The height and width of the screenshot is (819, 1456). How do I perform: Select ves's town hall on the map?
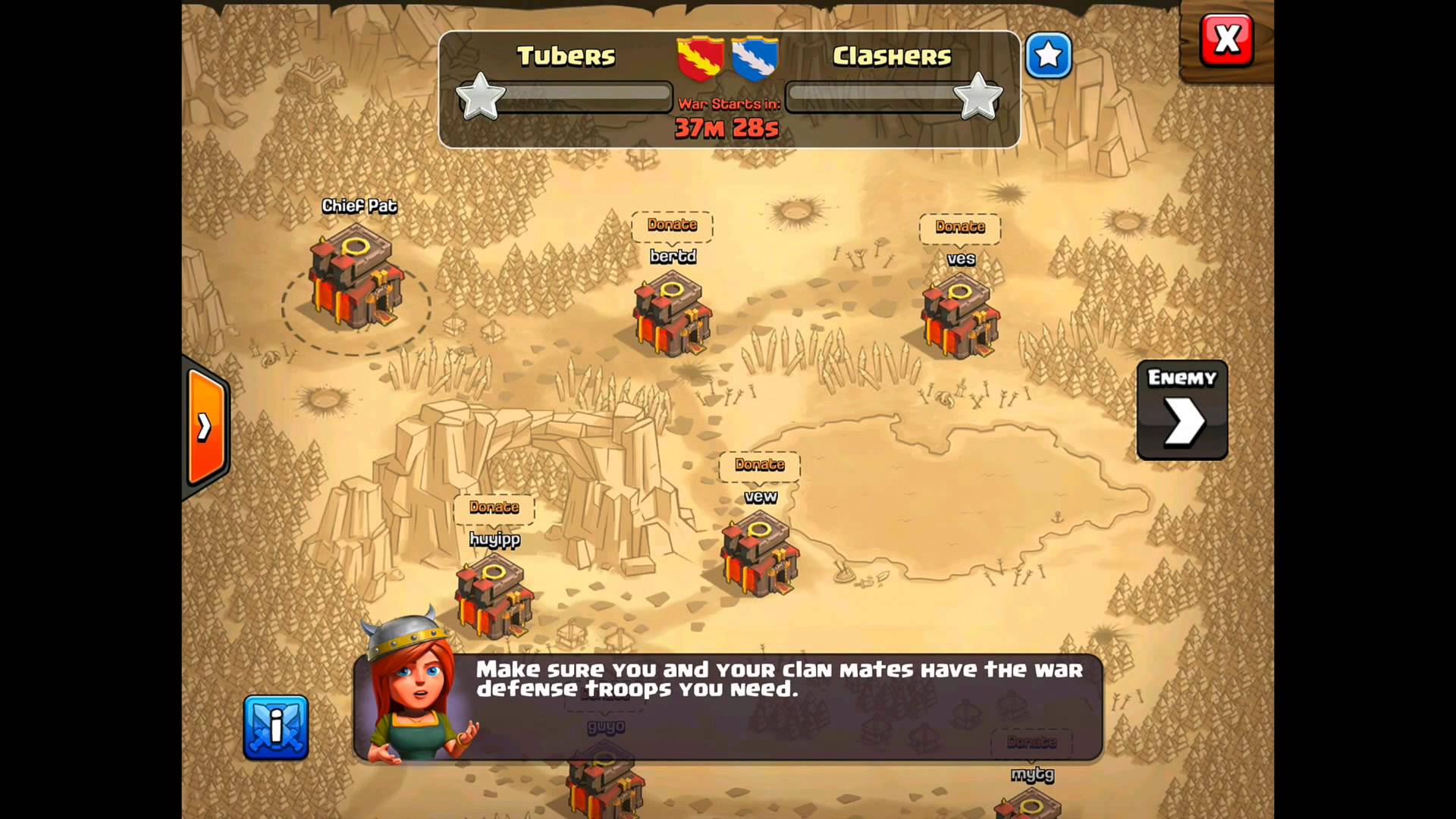pyautogui.click(x=960, y=317)
